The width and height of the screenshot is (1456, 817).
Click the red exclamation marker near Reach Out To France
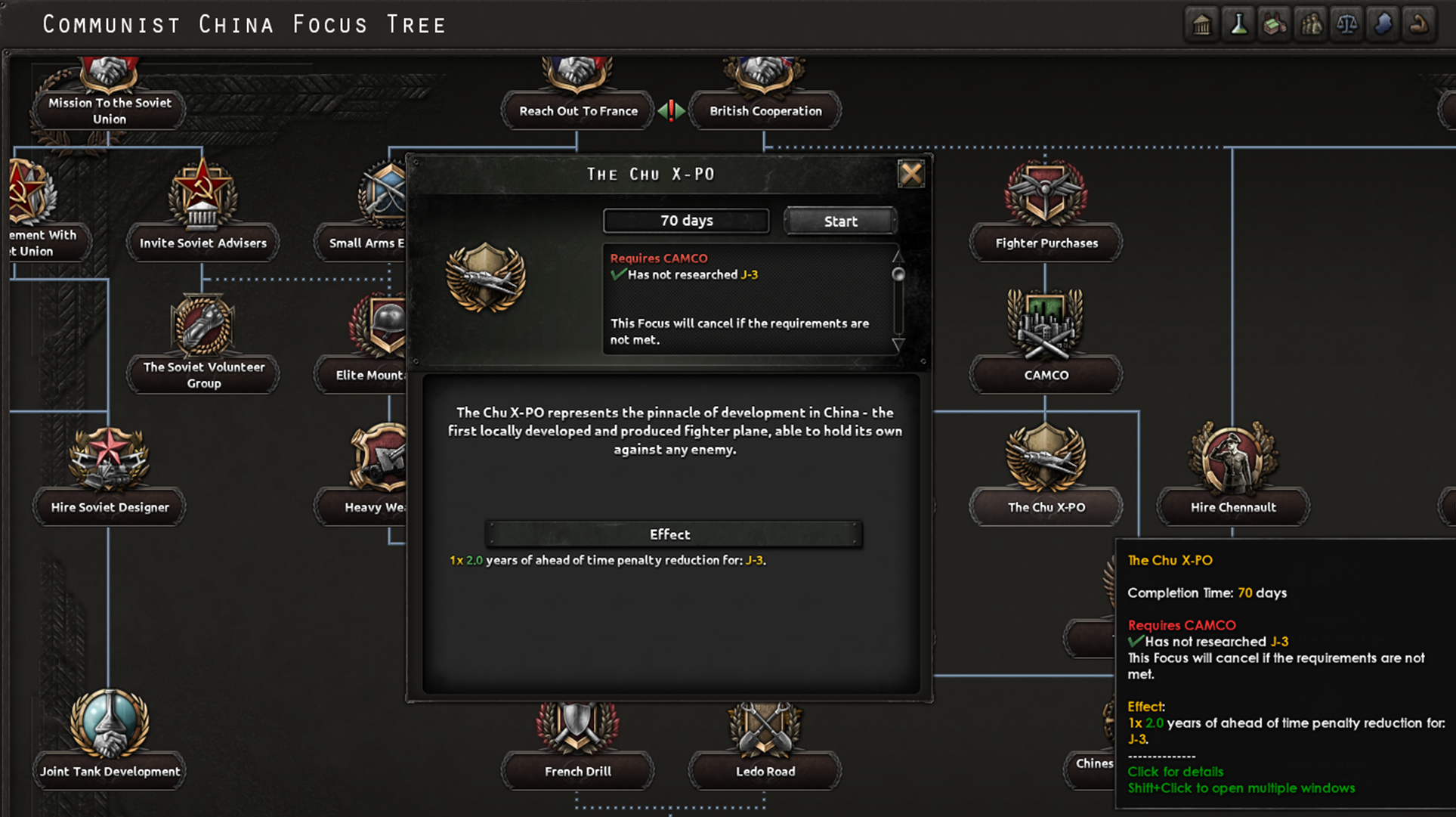pyautogui.click(x=671, y=110)
